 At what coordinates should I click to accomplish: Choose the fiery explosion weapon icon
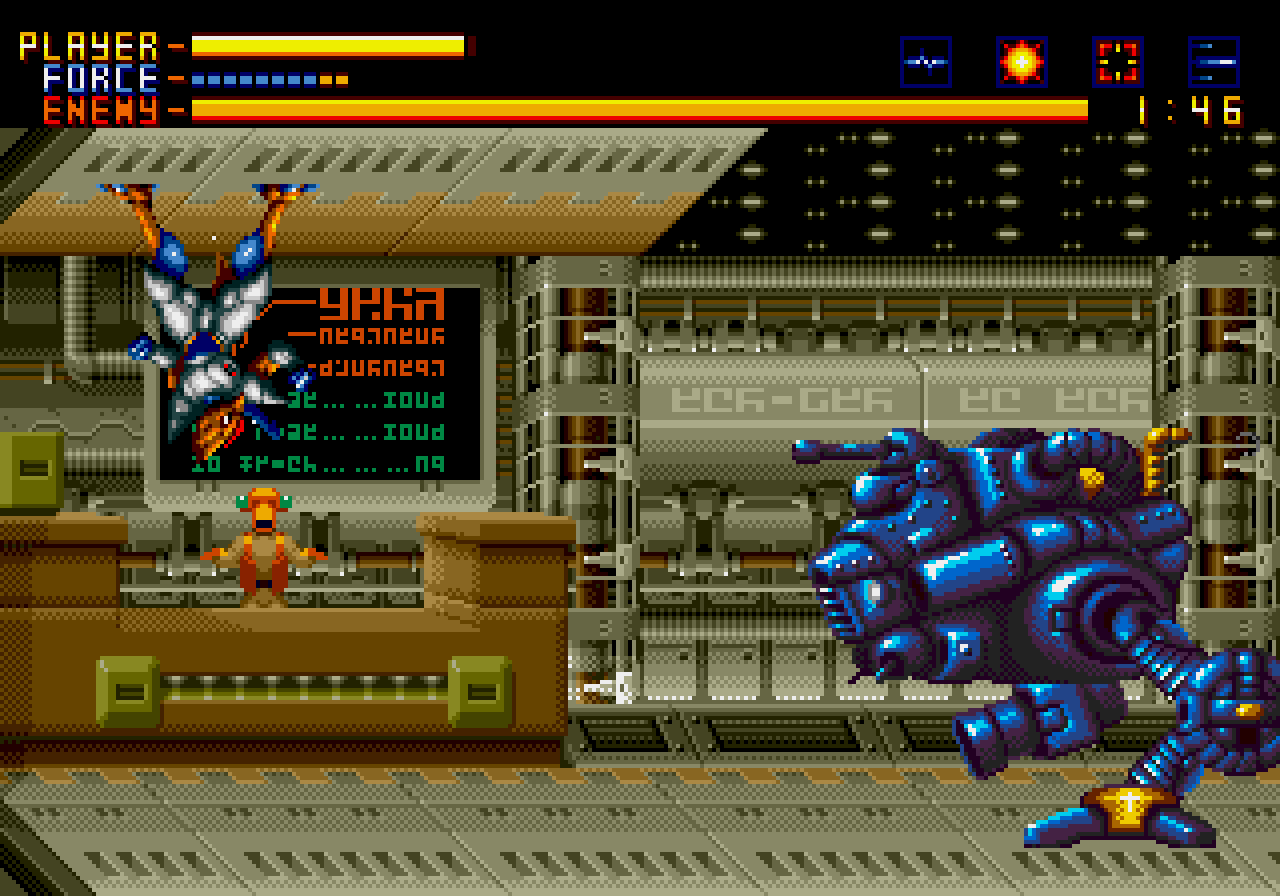(1021, 62)
